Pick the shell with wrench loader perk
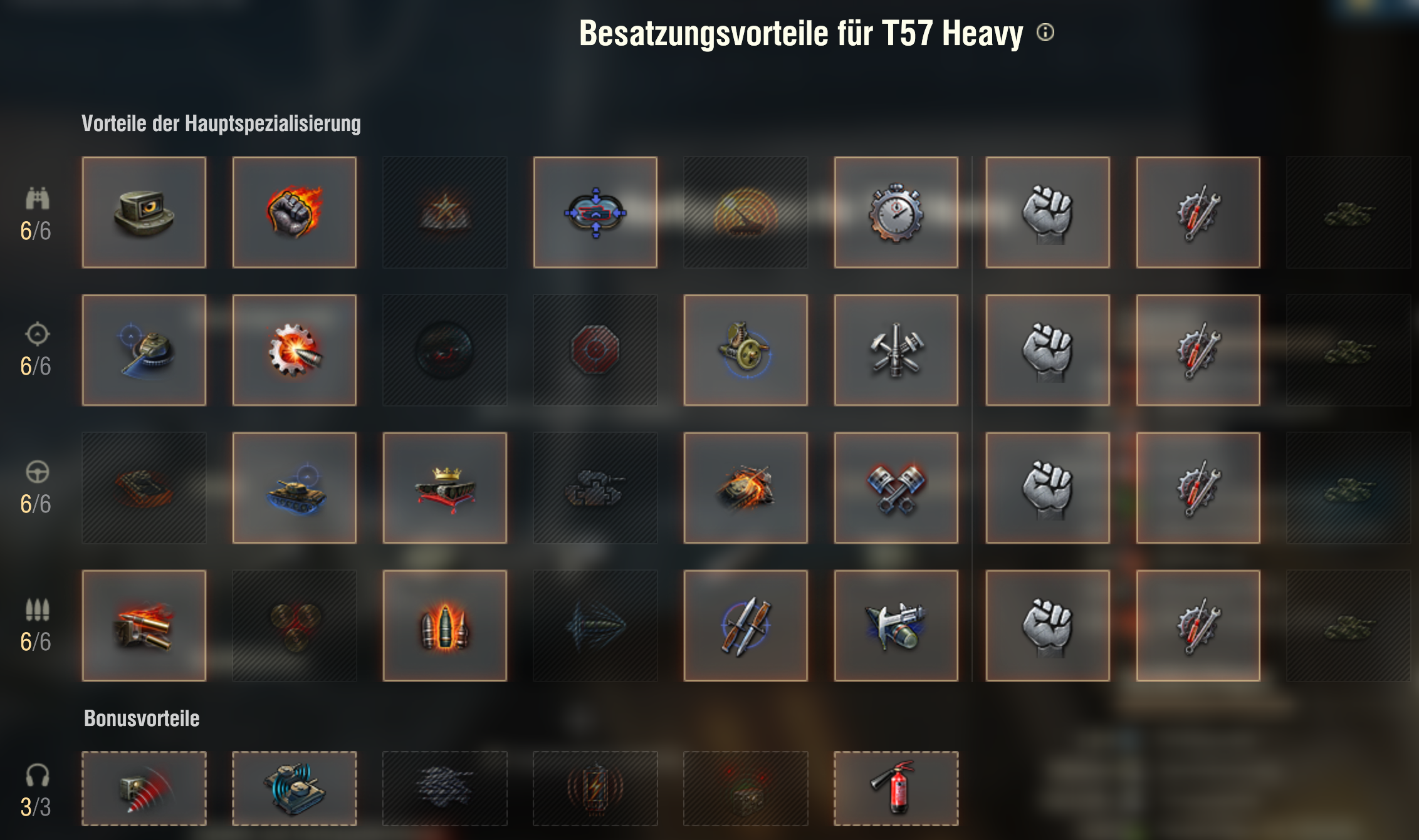 (x=896, y=626)
